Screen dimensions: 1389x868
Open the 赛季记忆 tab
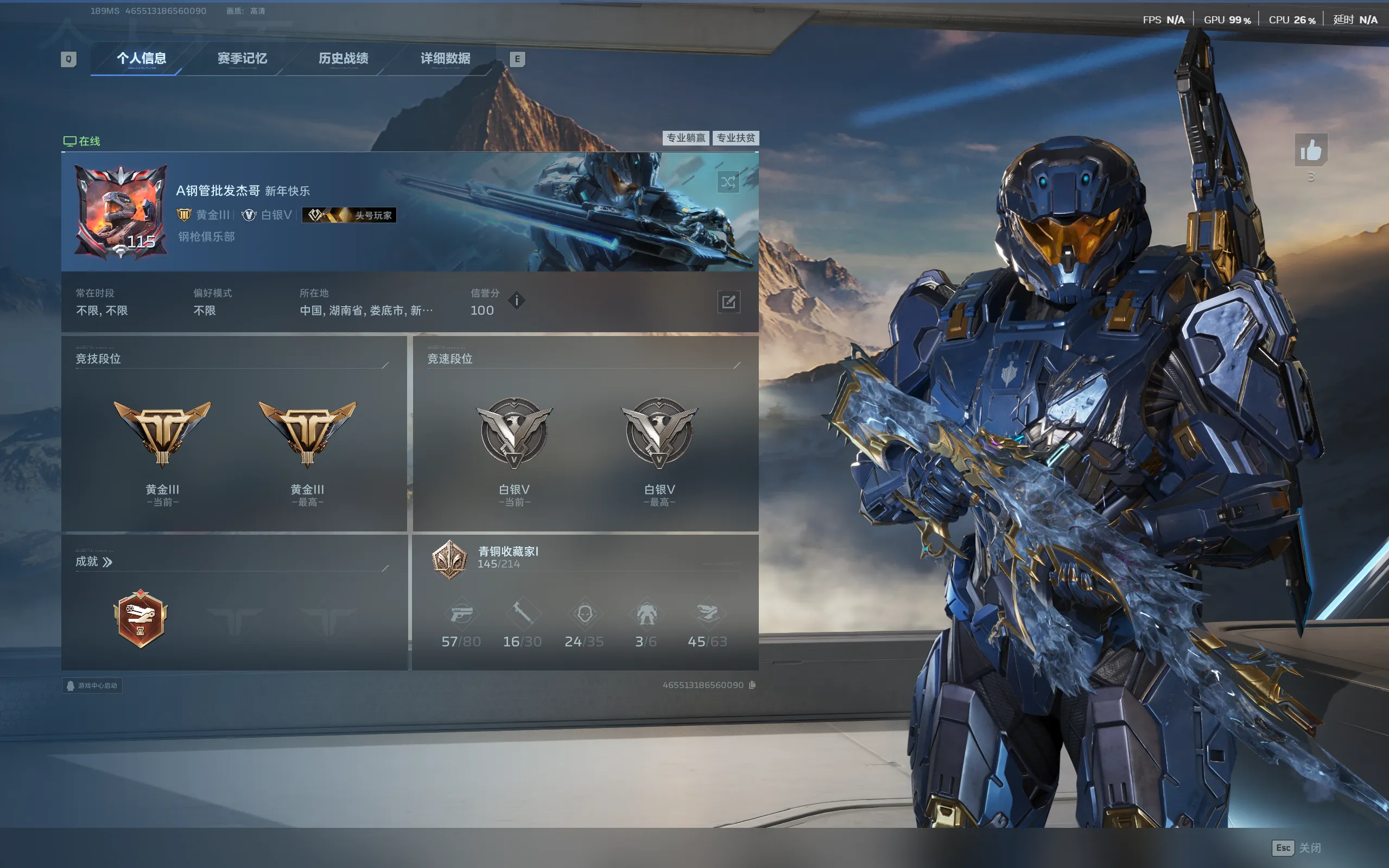pyautogui.click(x=242, y=59)
